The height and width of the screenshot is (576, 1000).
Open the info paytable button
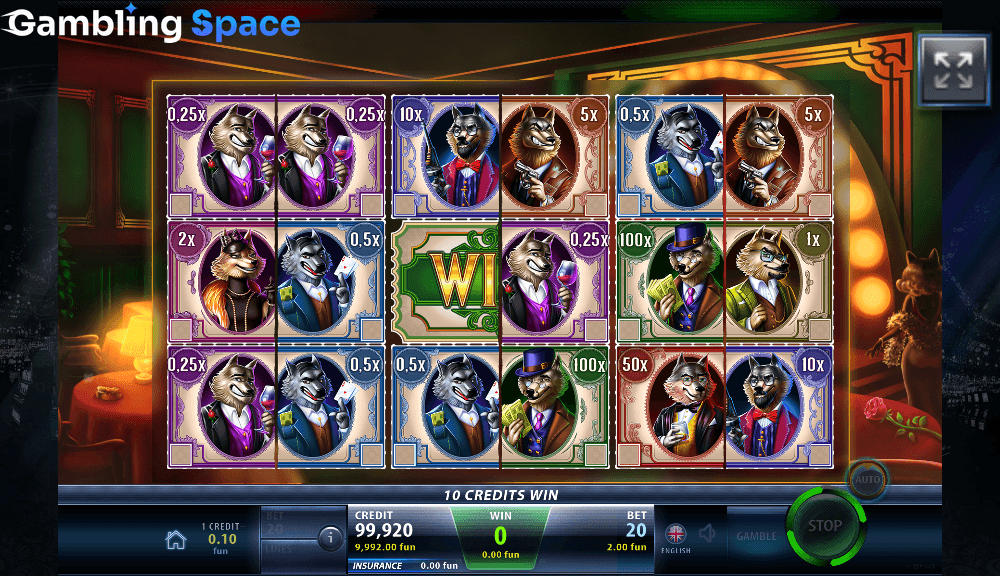pos(330,539)
